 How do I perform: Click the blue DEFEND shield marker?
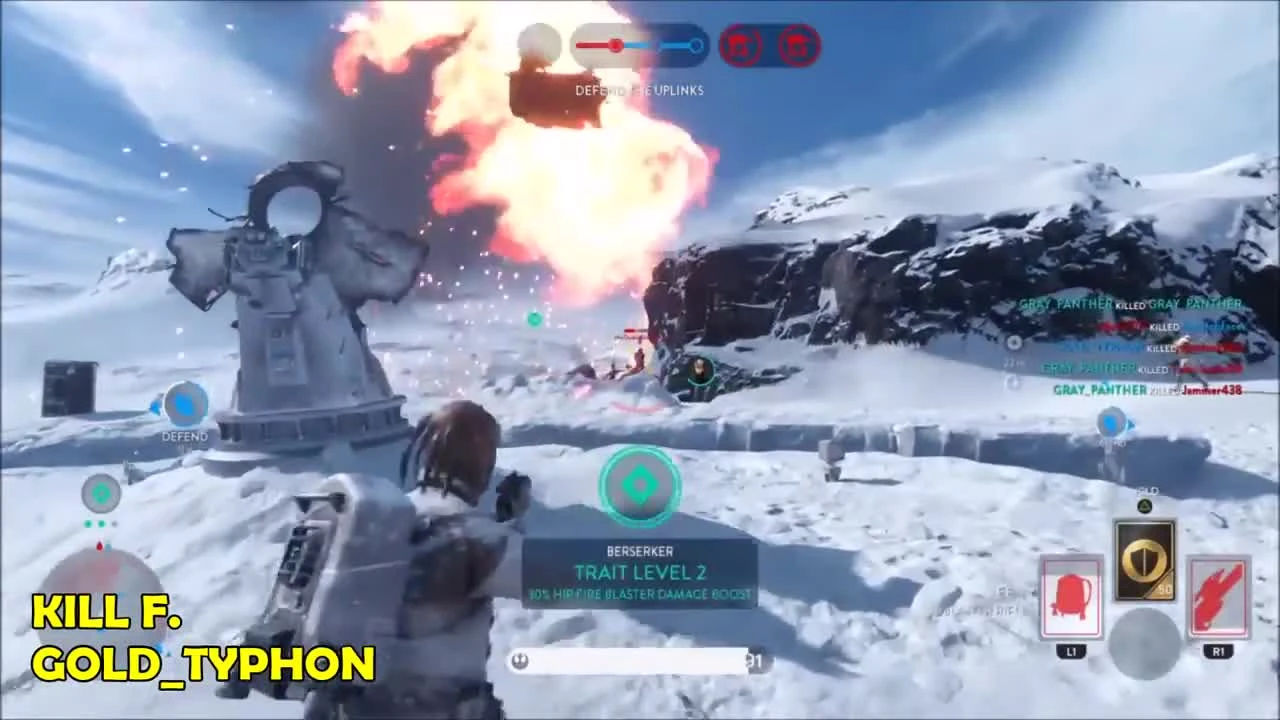click(x=184, y=405)
